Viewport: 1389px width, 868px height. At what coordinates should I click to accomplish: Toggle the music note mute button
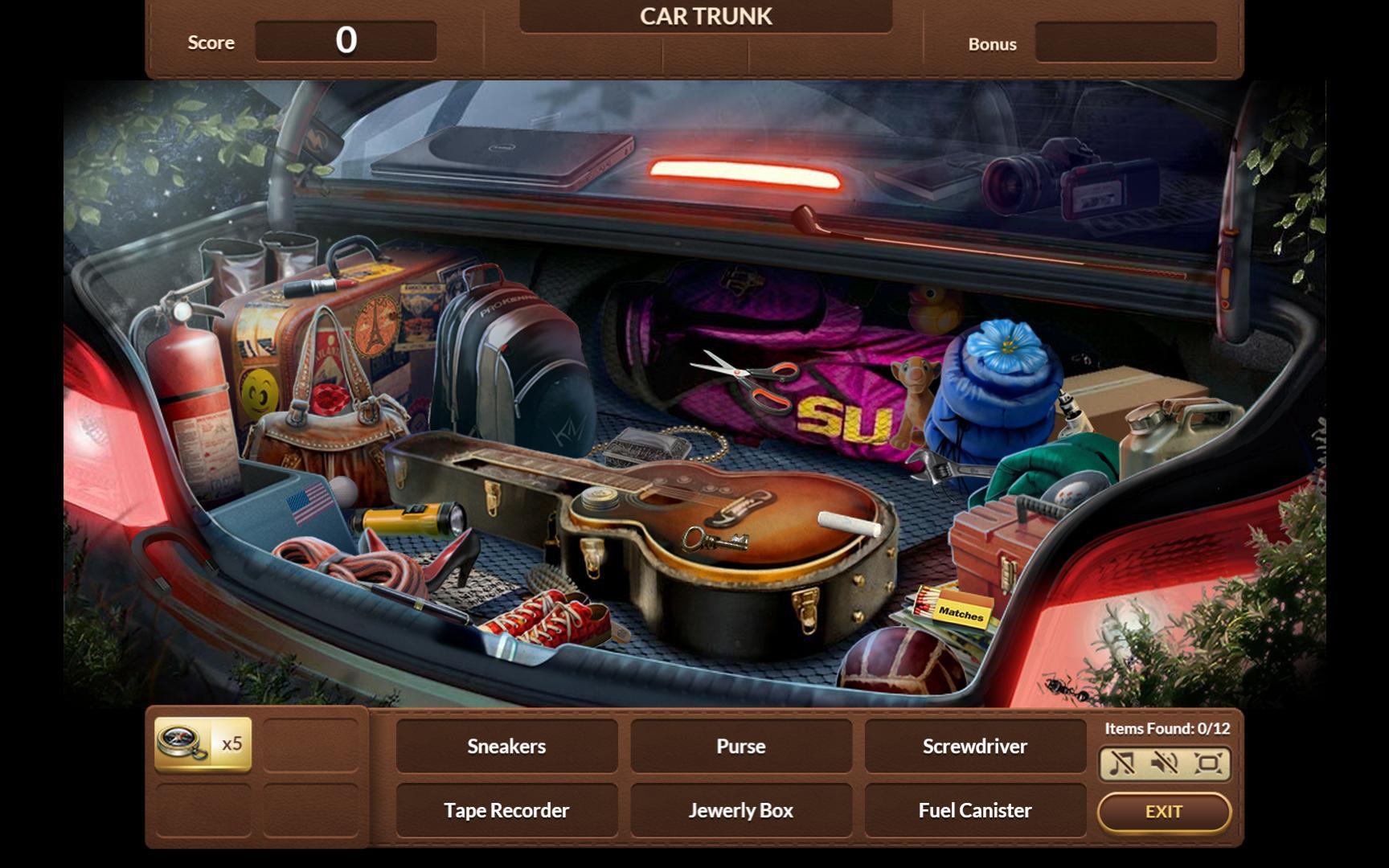tap(1121, 763)
